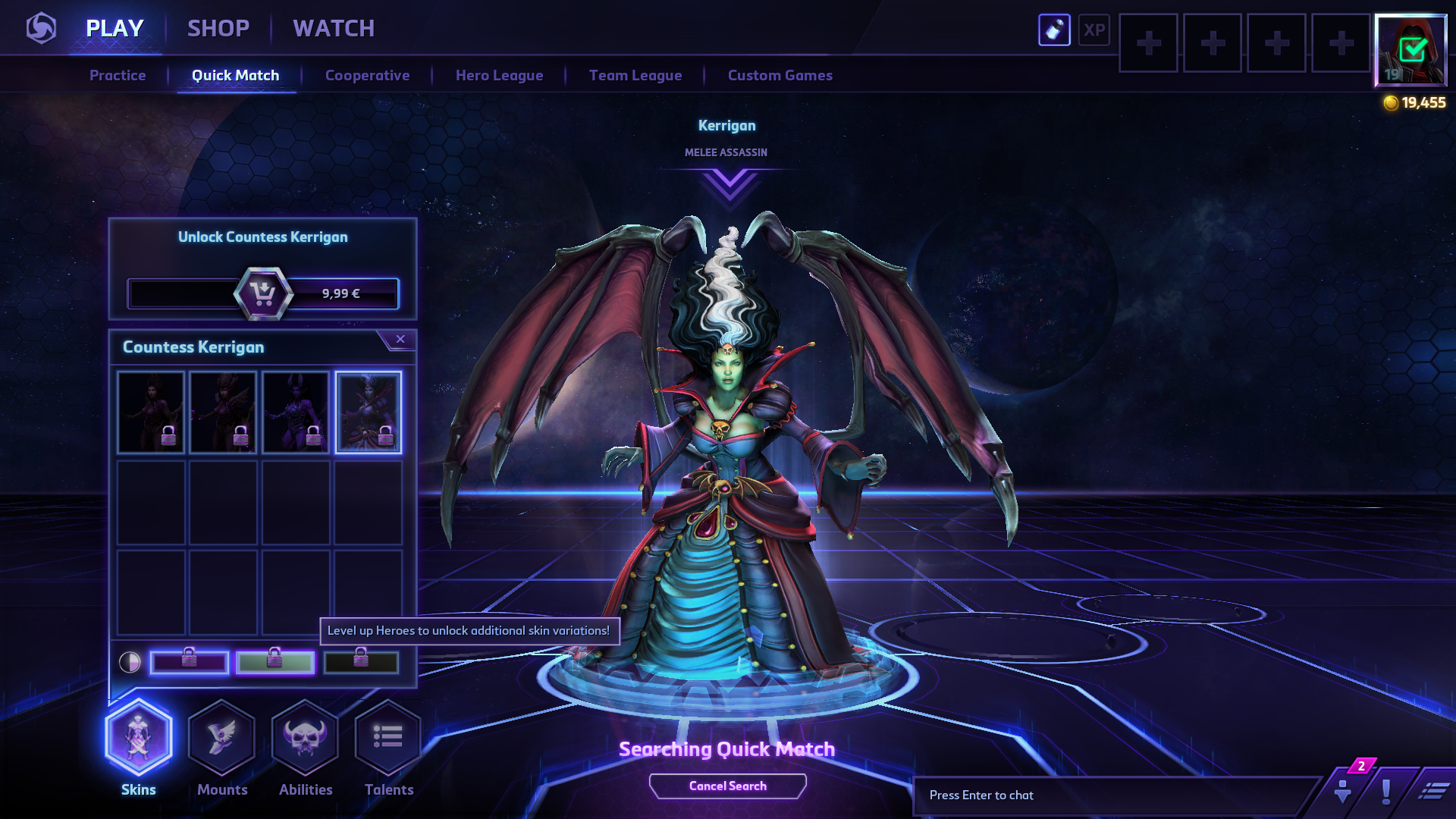Image resolution: width=1456 pixels, height=819 pixels.
Task: Choose the Cooperative mode tab
Action: pos(367,76)
